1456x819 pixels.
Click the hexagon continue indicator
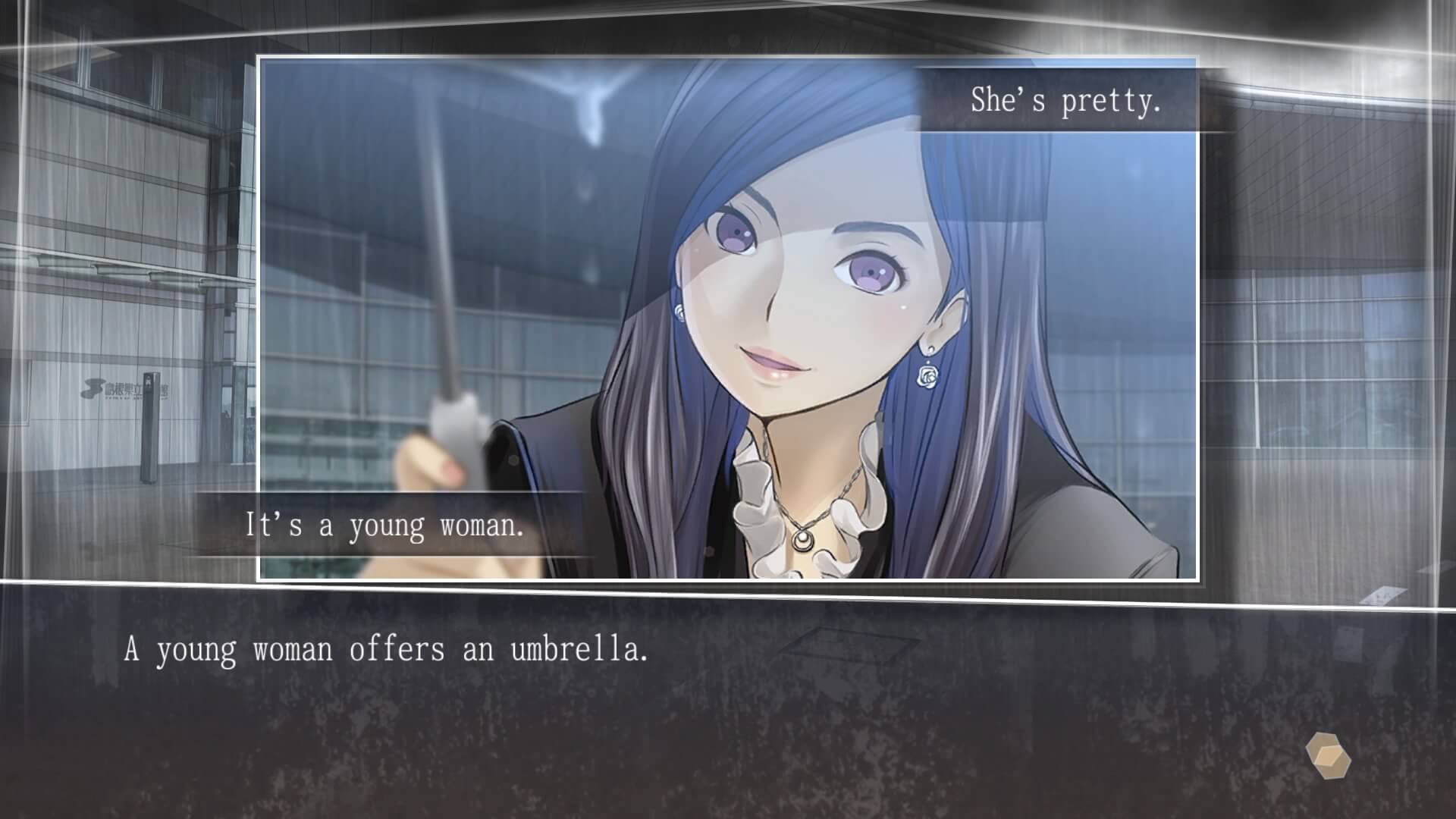pyautogui.click(x=1328, y=755)
